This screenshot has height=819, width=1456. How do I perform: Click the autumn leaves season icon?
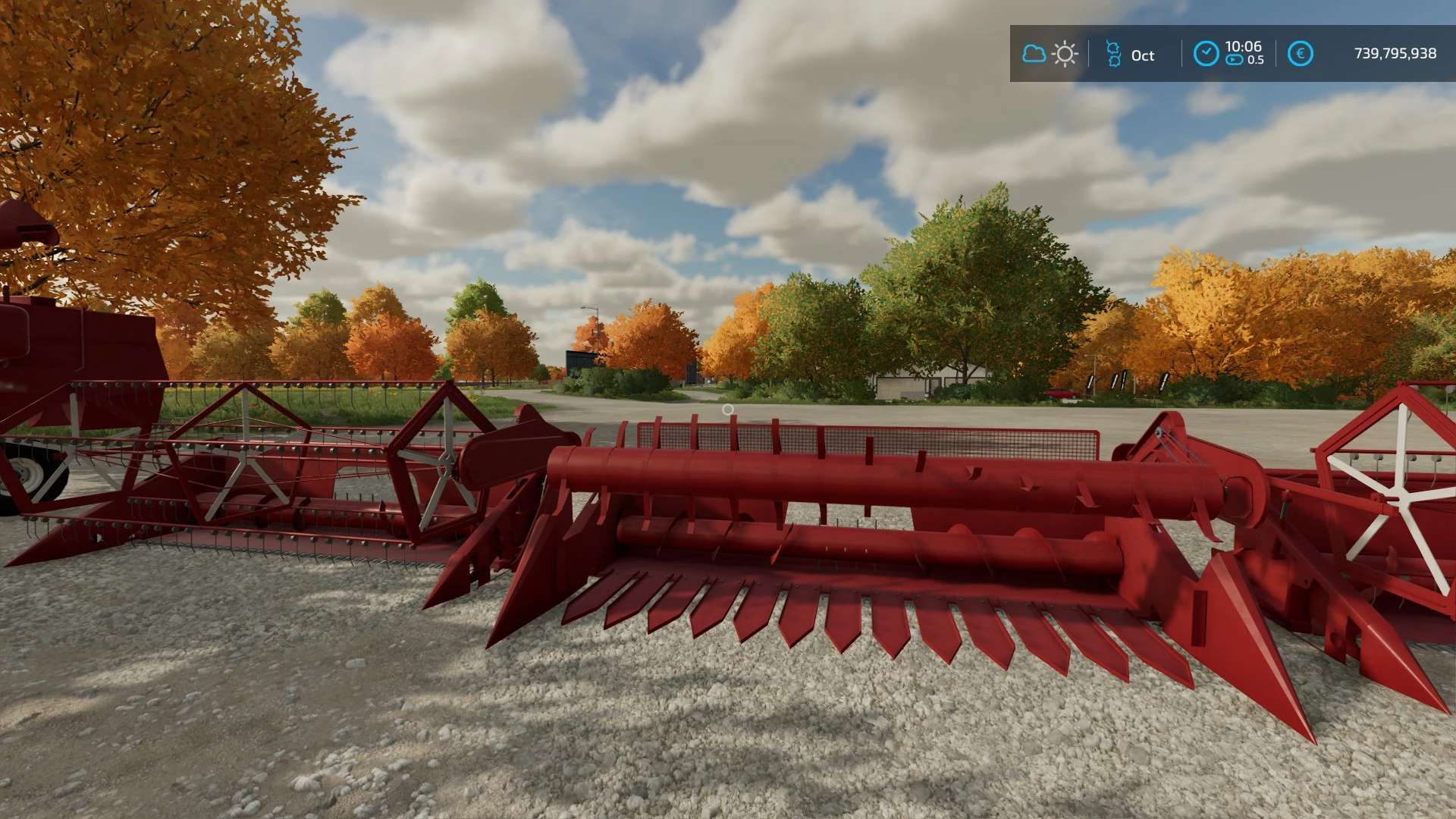[1114, 53]
